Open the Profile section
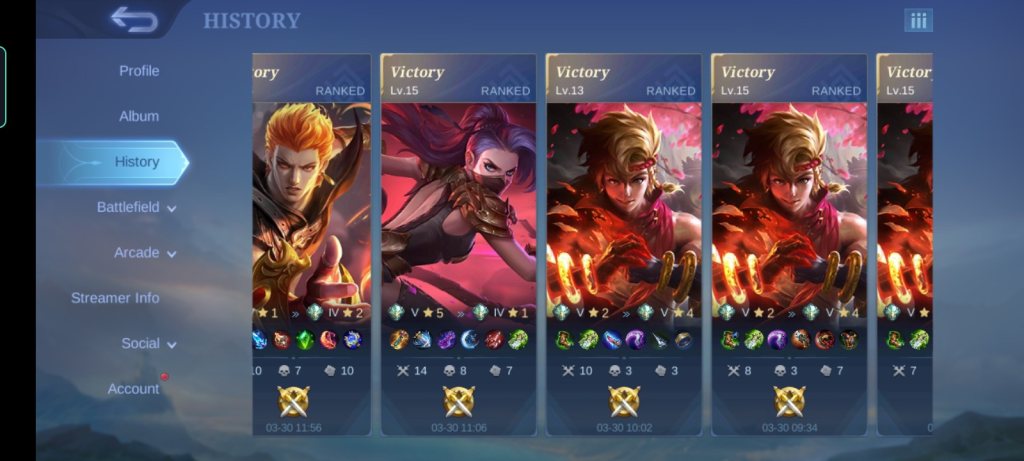Image resolution: width=1024 pixels, height=461 pixels. pyautogui.click(x=139, y=71)
